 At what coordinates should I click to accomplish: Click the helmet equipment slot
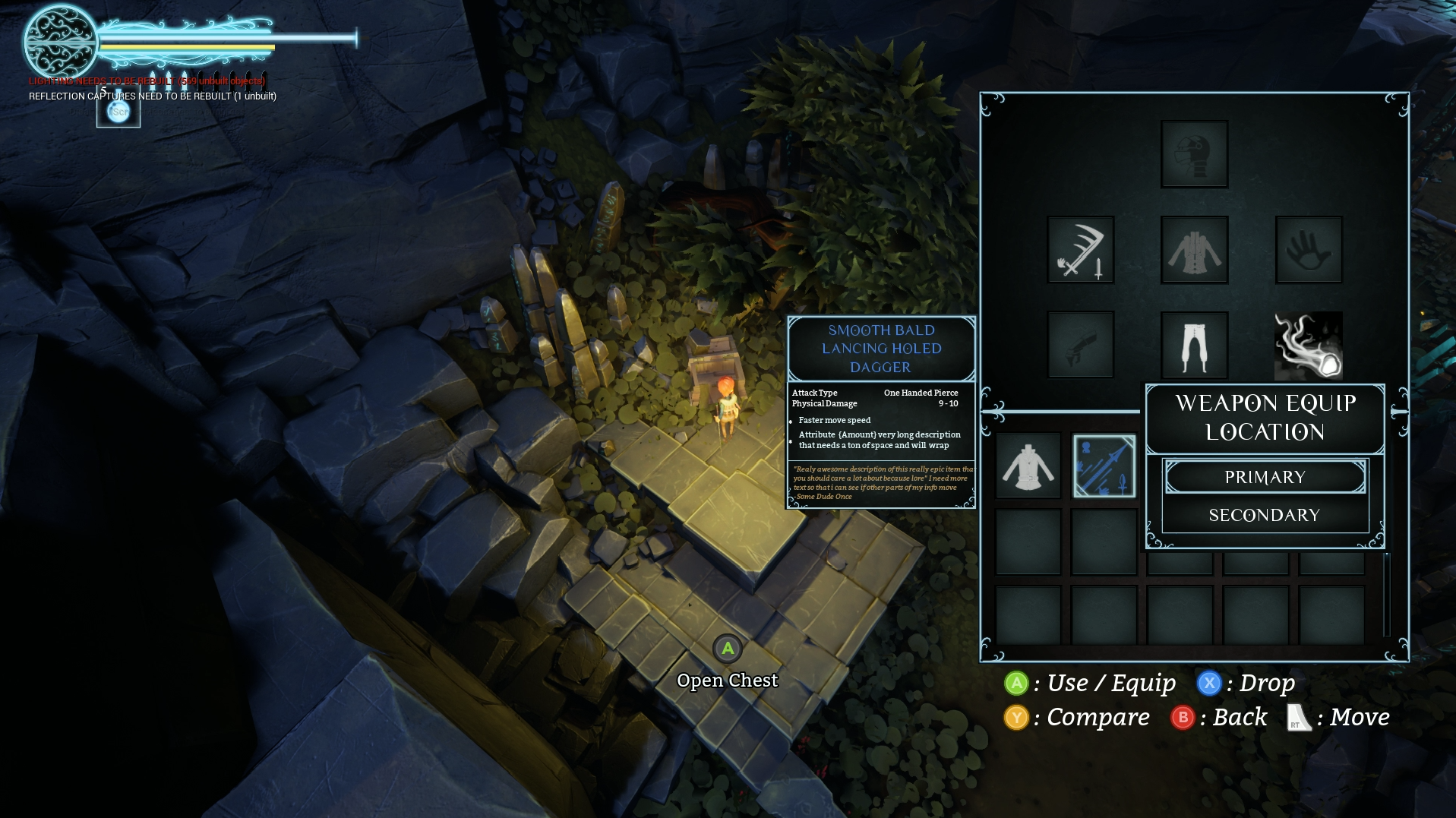click(x=1194, y=154)
